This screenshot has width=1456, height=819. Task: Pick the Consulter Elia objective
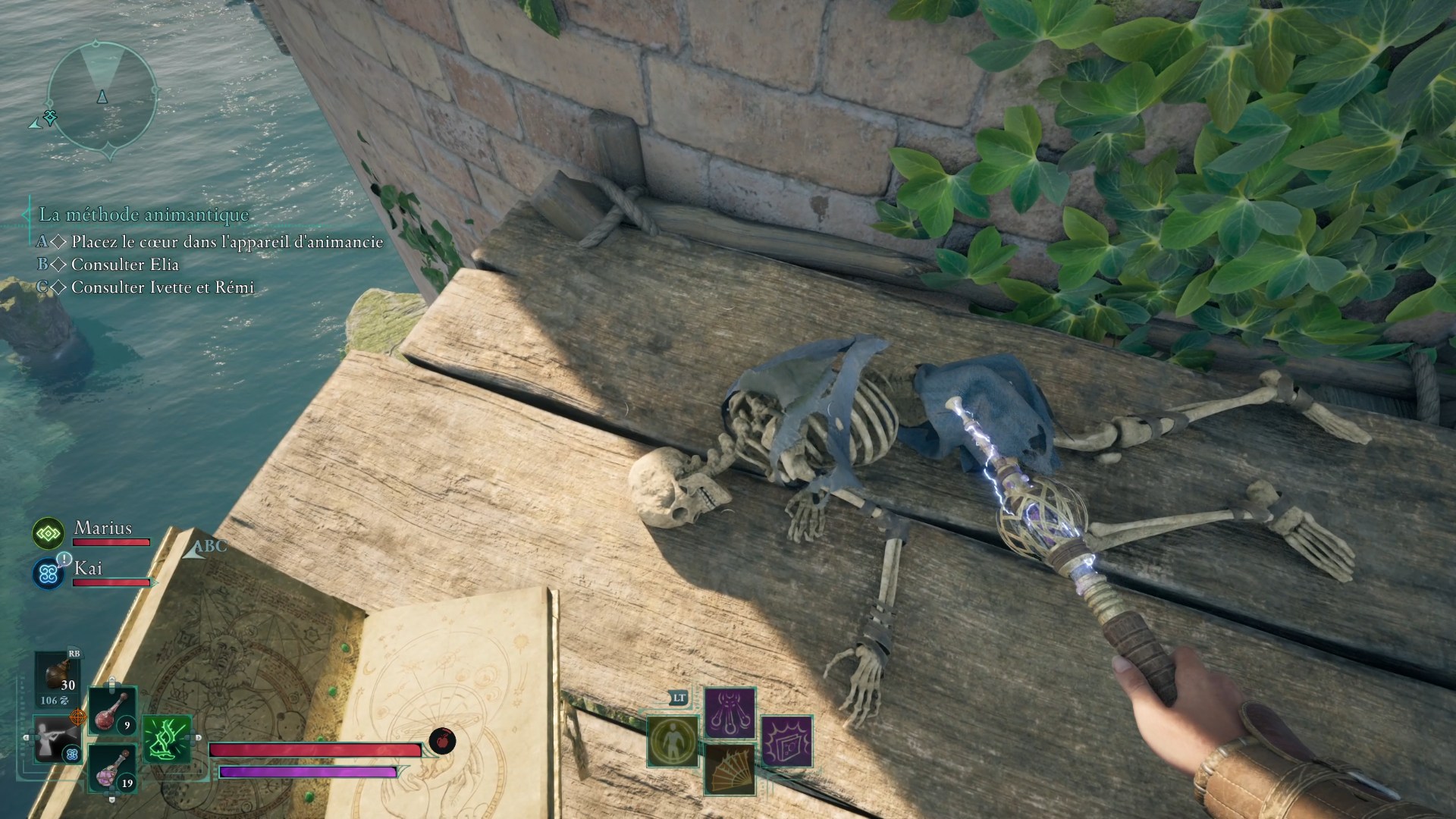point(124,265)
